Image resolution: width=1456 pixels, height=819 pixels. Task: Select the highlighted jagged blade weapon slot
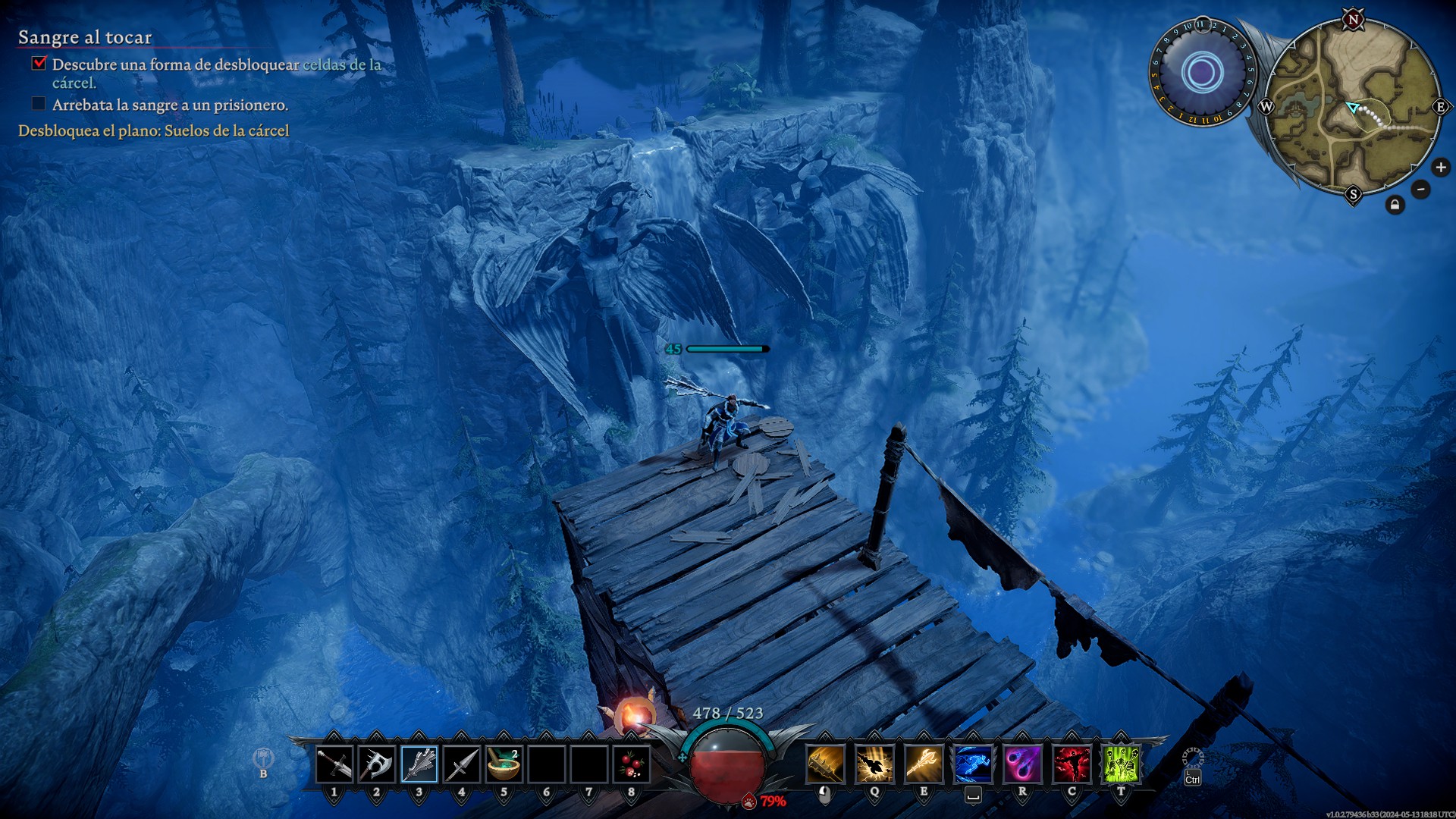click(x=419, y=764)
